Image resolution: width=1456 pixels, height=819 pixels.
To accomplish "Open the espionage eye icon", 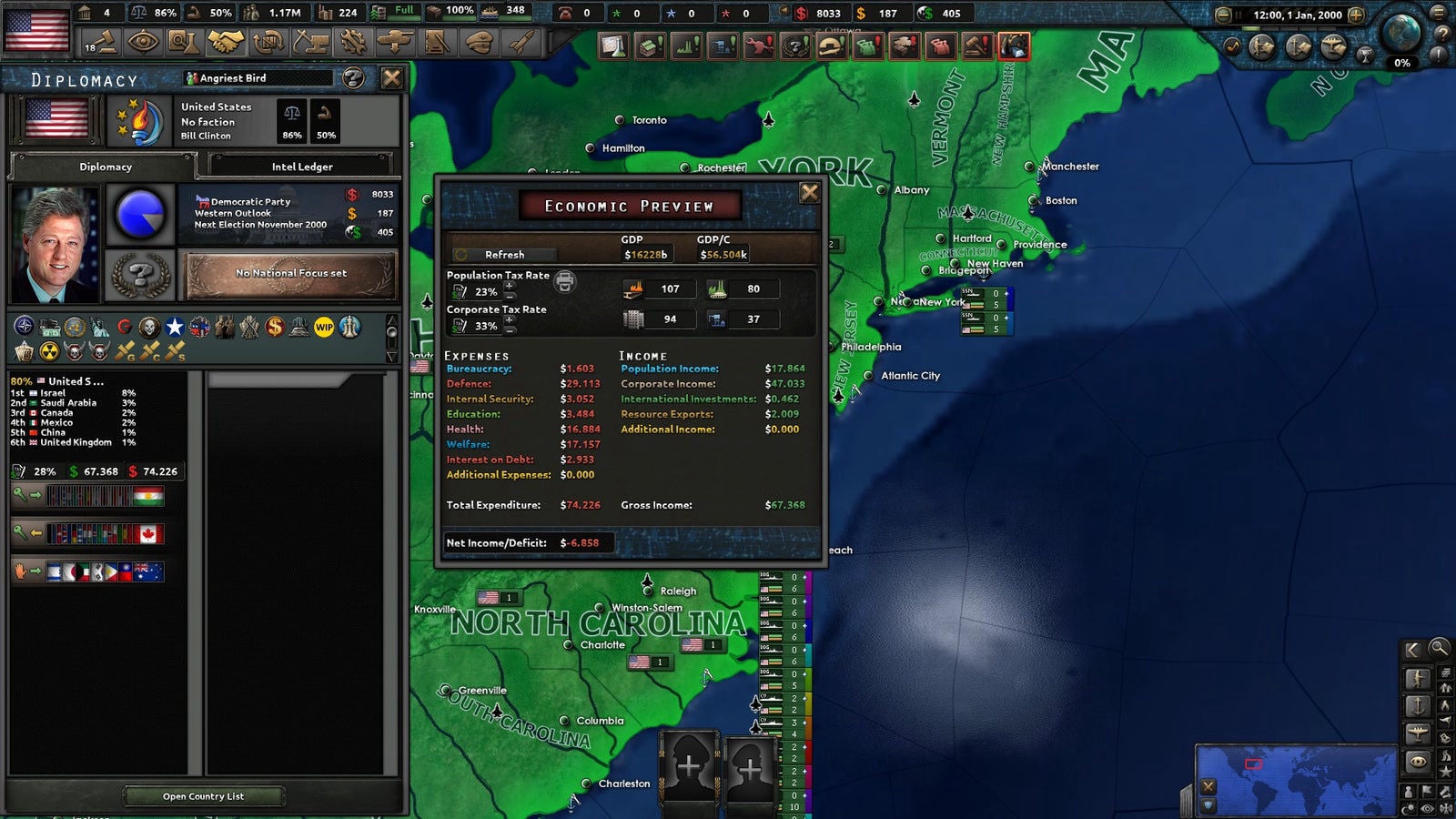I will (x=142, y=41).
